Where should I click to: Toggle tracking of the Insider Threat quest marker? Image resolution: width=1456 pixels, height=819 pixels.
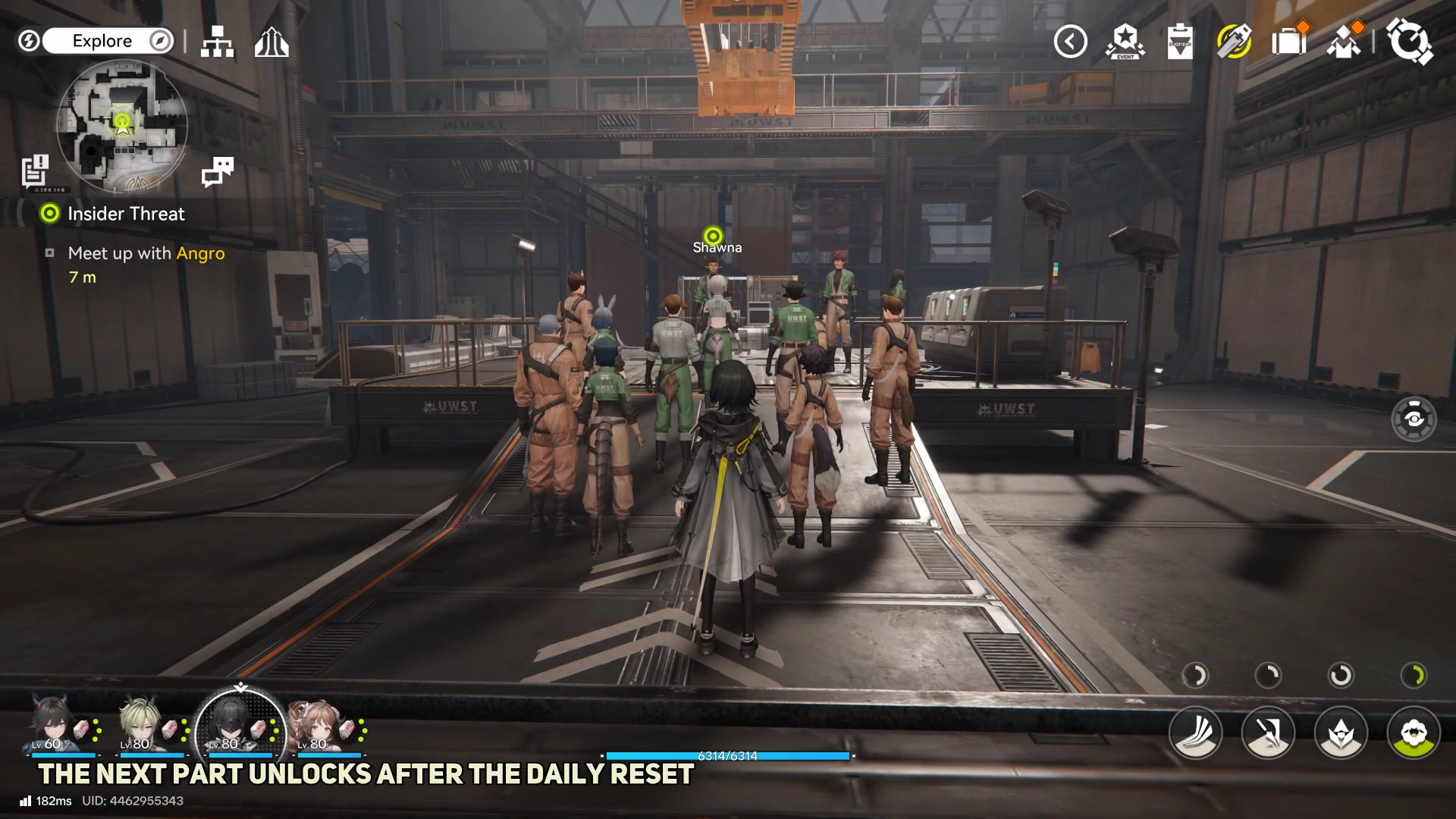pos(49,213)
